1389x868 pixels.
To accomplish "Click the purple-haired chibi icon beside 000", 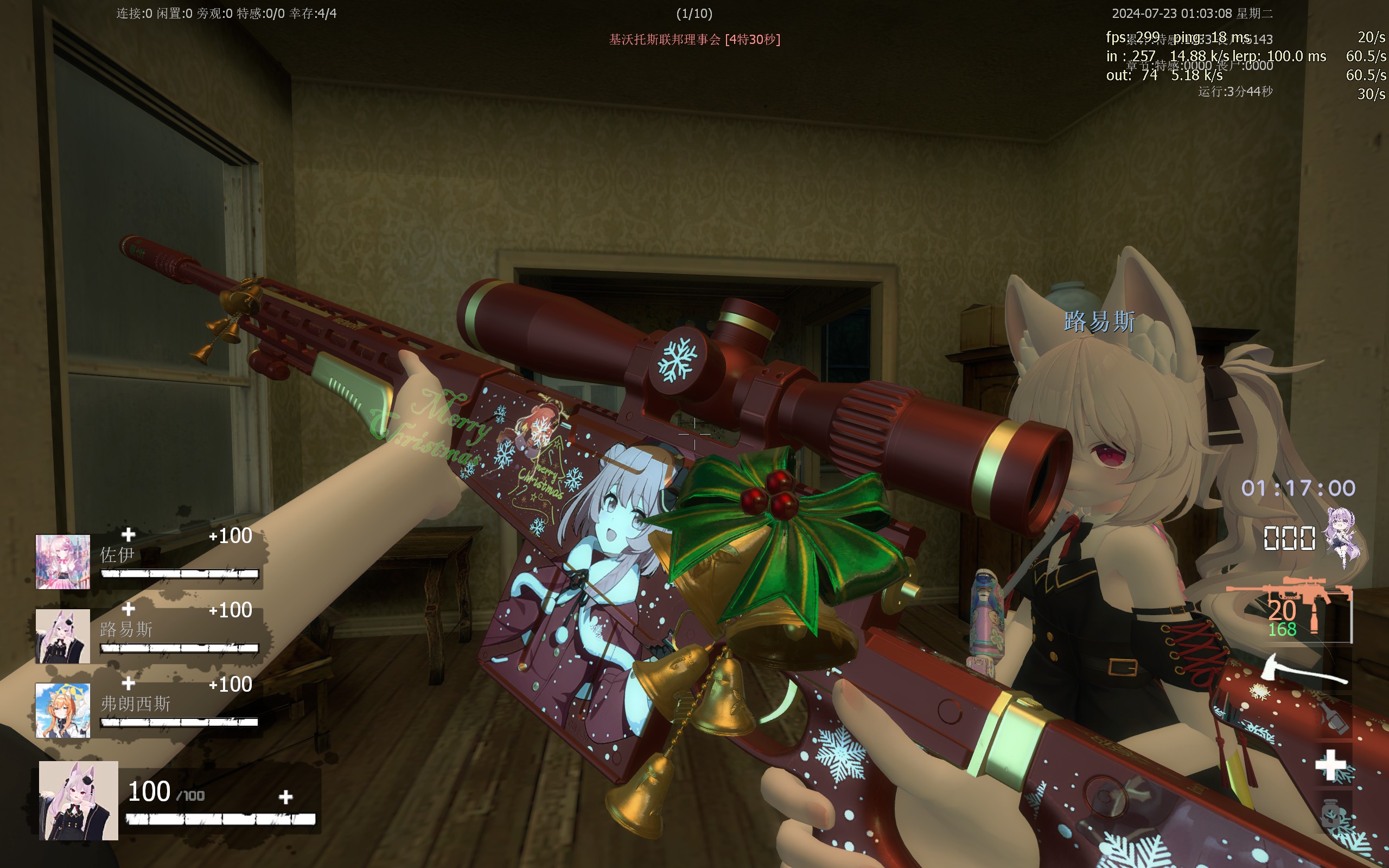I will click(1342, 537).
